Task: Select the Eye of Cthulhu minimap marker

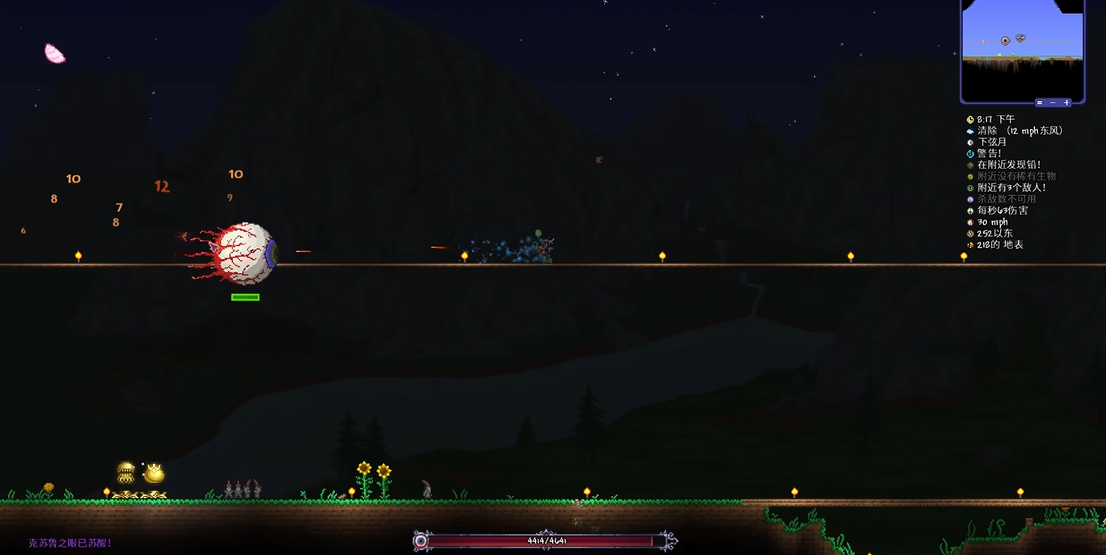Action: coord(1005,41)
